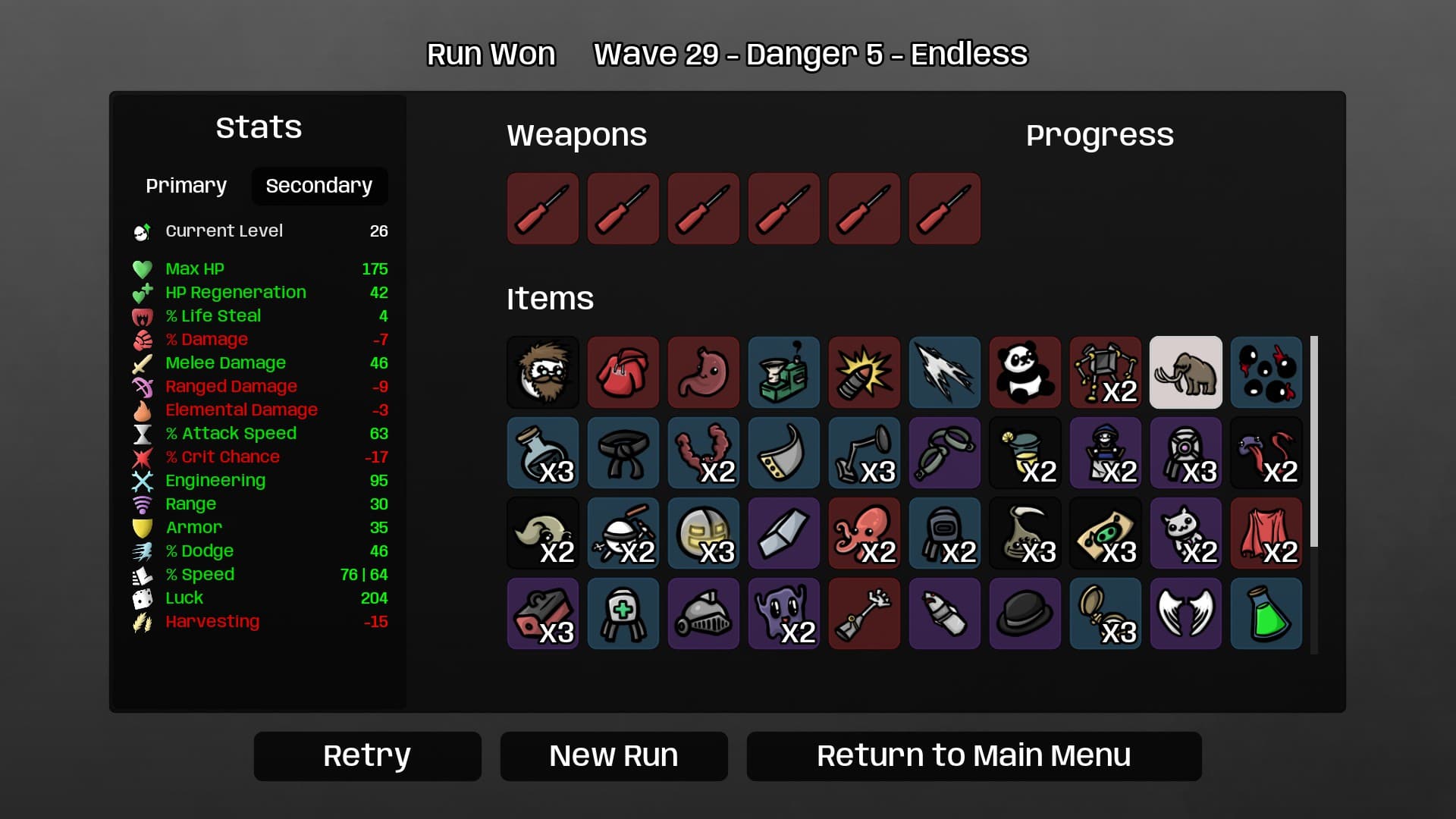The height and width of the screenshot is (819, 1456).
Task: Click the Retry button
Action: (367, 756)
